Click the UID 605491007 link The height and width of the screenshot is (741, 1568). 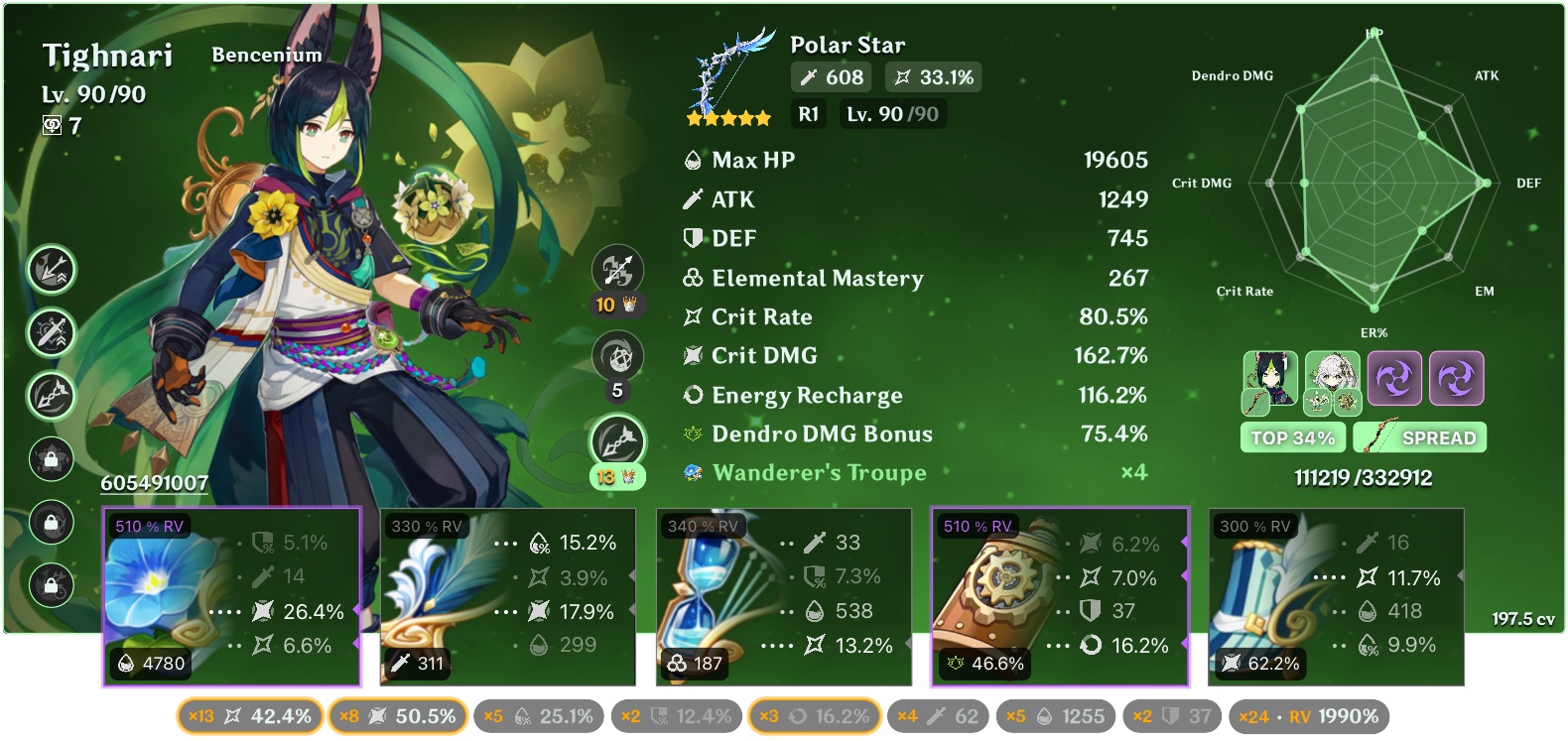click(x=154, y=484)
